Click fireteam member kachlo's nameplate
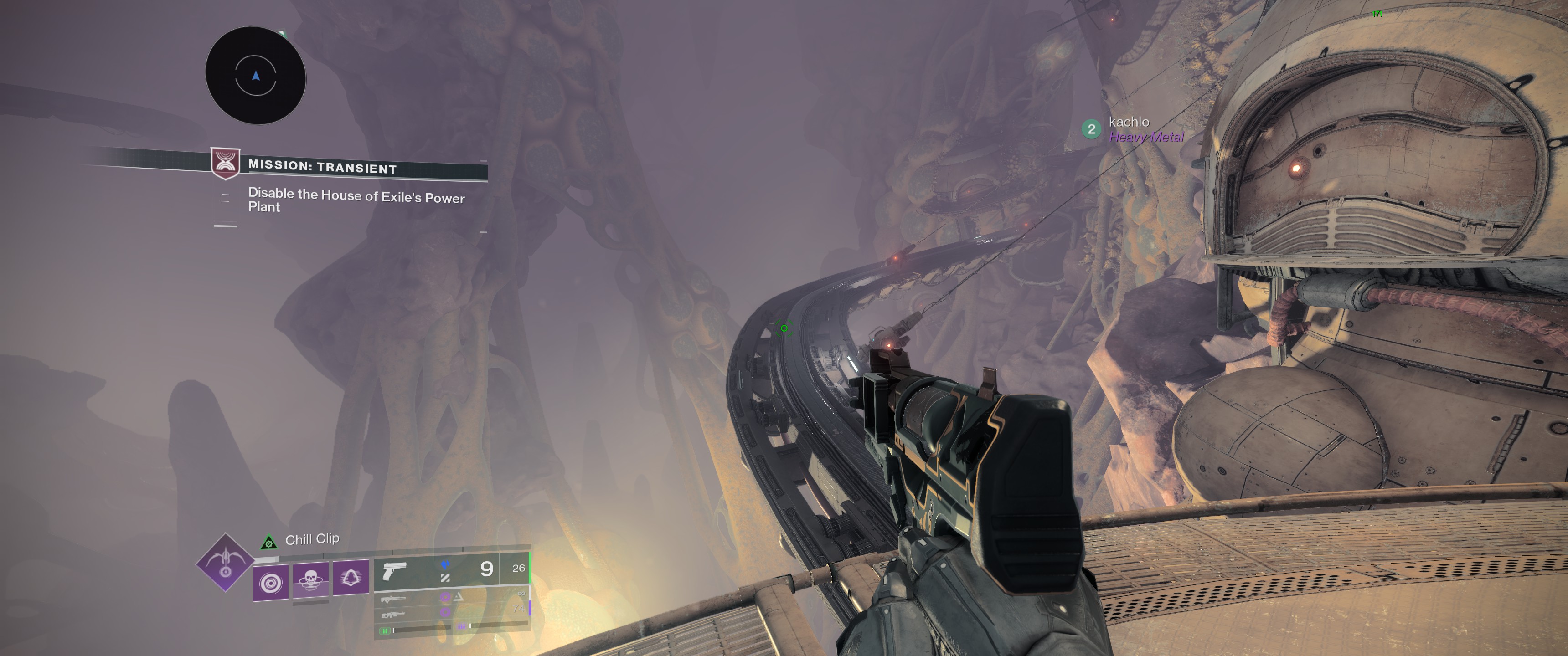The width and height of the screenshot is (1568, 656). 1129,122
